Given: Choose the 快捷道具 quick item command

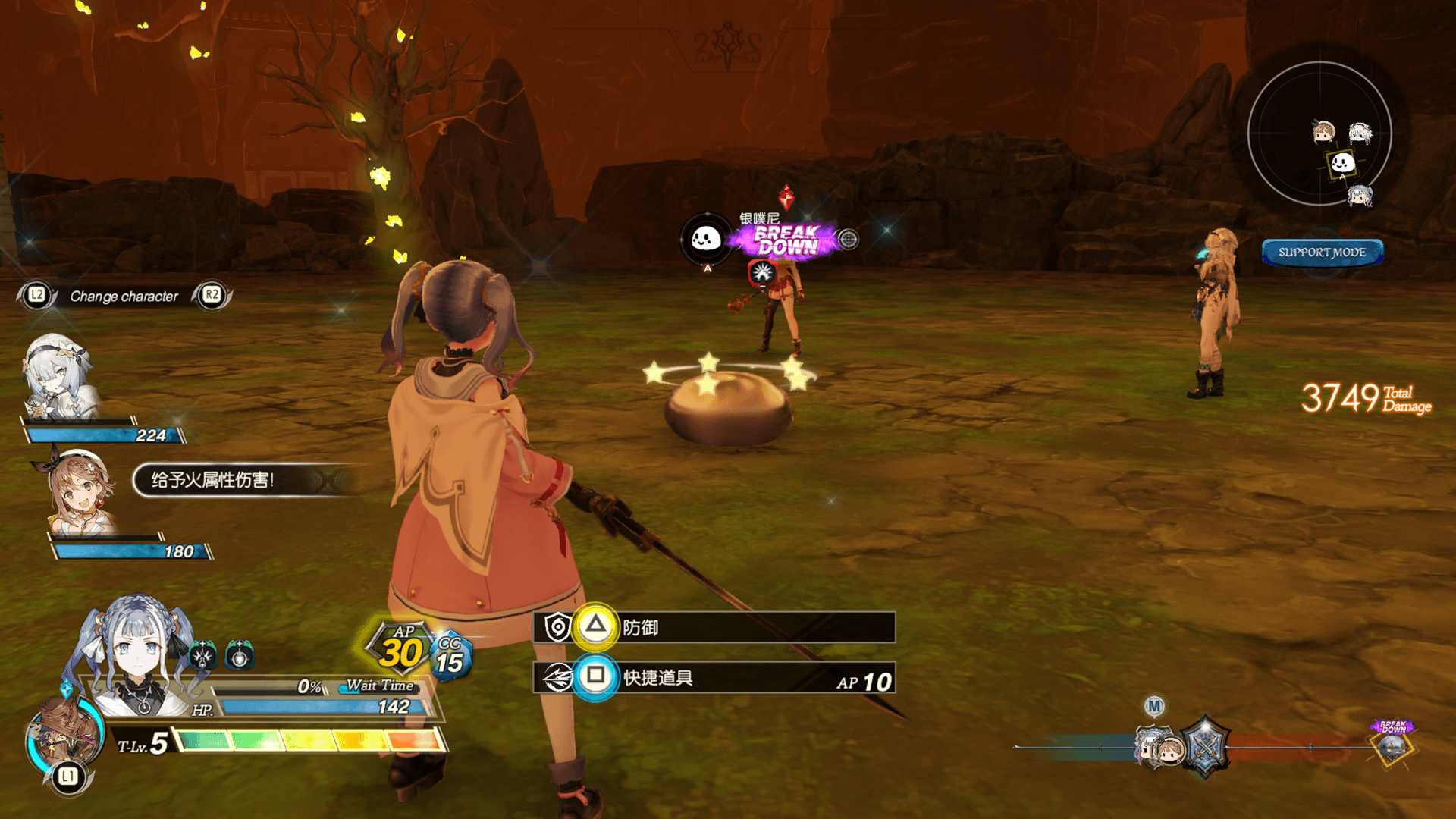Looking at the screenshot, I should click(713, 677).
